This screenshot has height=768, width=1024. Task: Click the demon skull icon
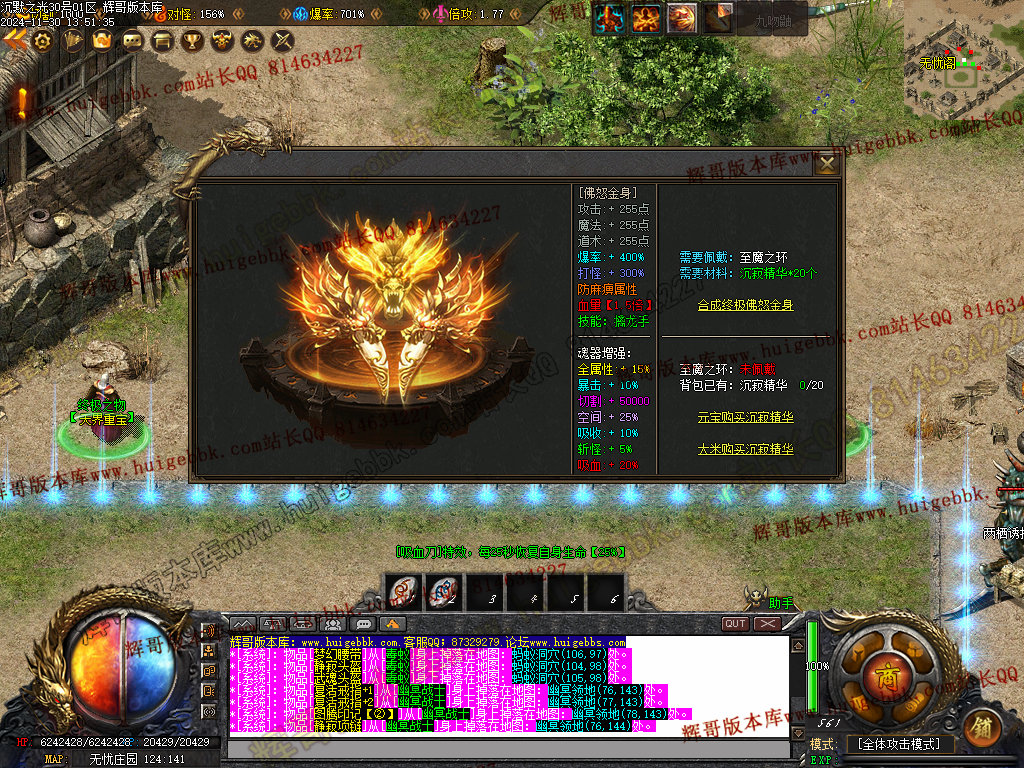[x=222, y=41]
